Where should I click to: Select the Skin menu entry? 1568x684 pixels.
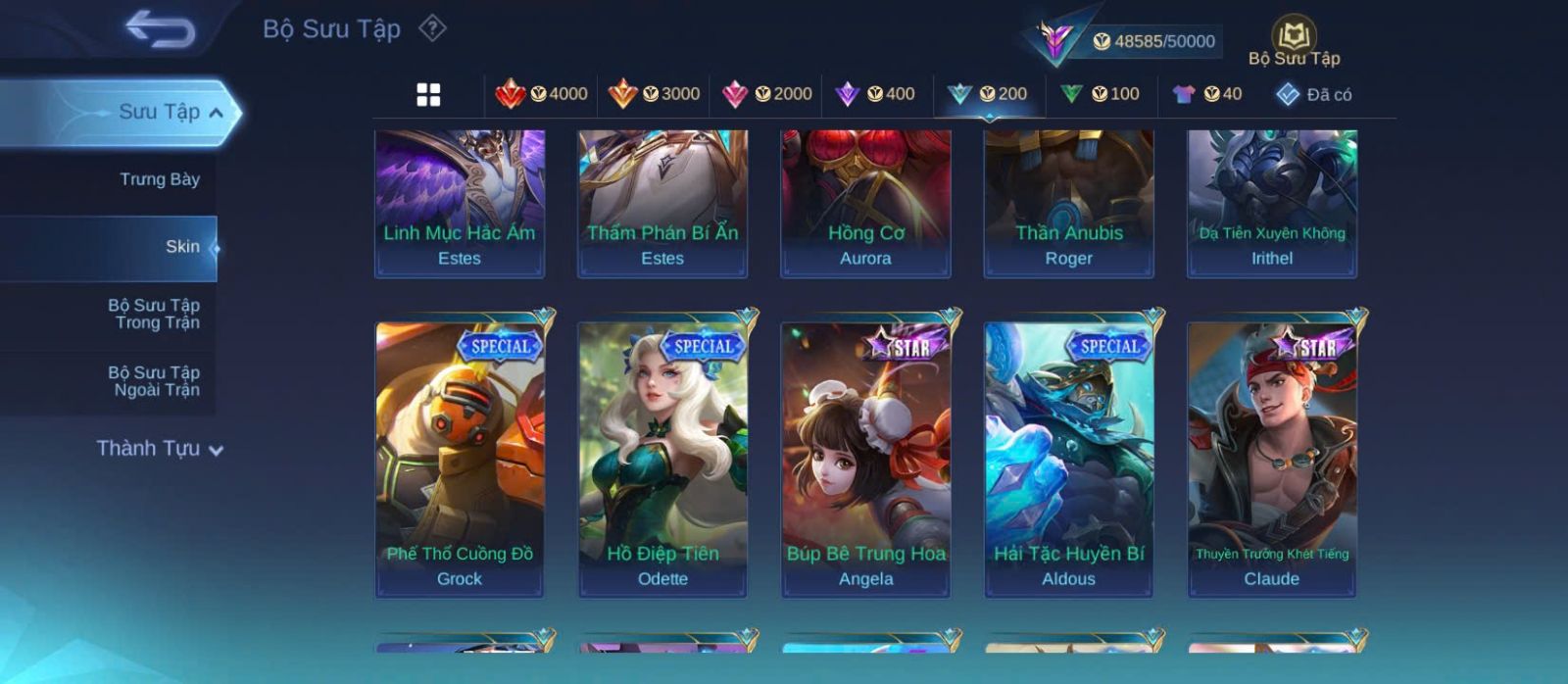[181, 247]
